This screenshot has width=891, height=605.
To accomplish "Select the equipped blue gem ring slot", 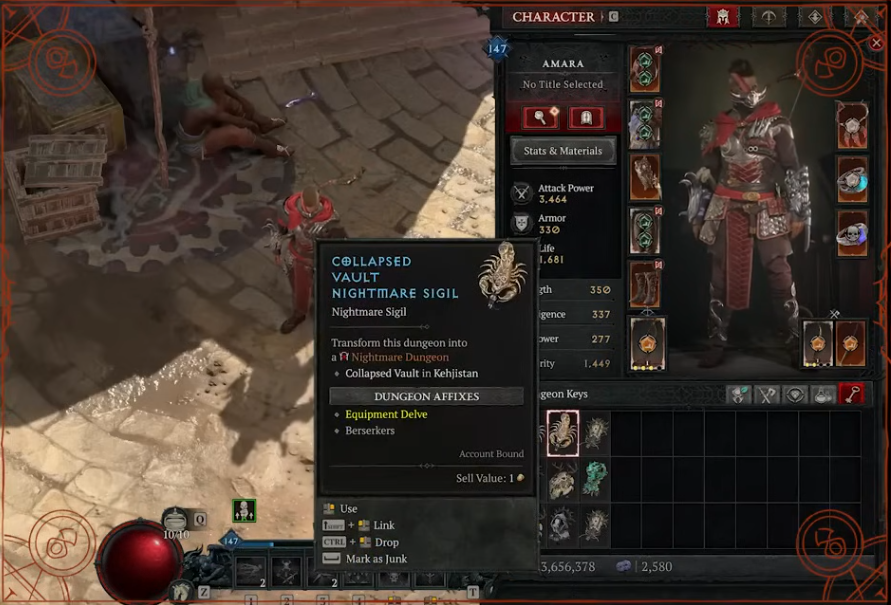I will (852, 180).
